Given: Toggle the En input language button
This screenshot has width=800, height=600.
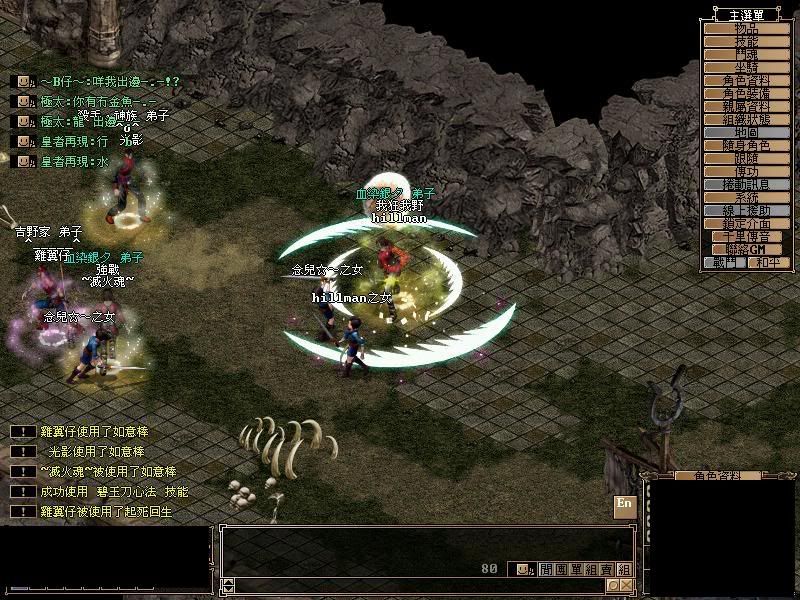Looking at the screenshot, I should [624, 504].
